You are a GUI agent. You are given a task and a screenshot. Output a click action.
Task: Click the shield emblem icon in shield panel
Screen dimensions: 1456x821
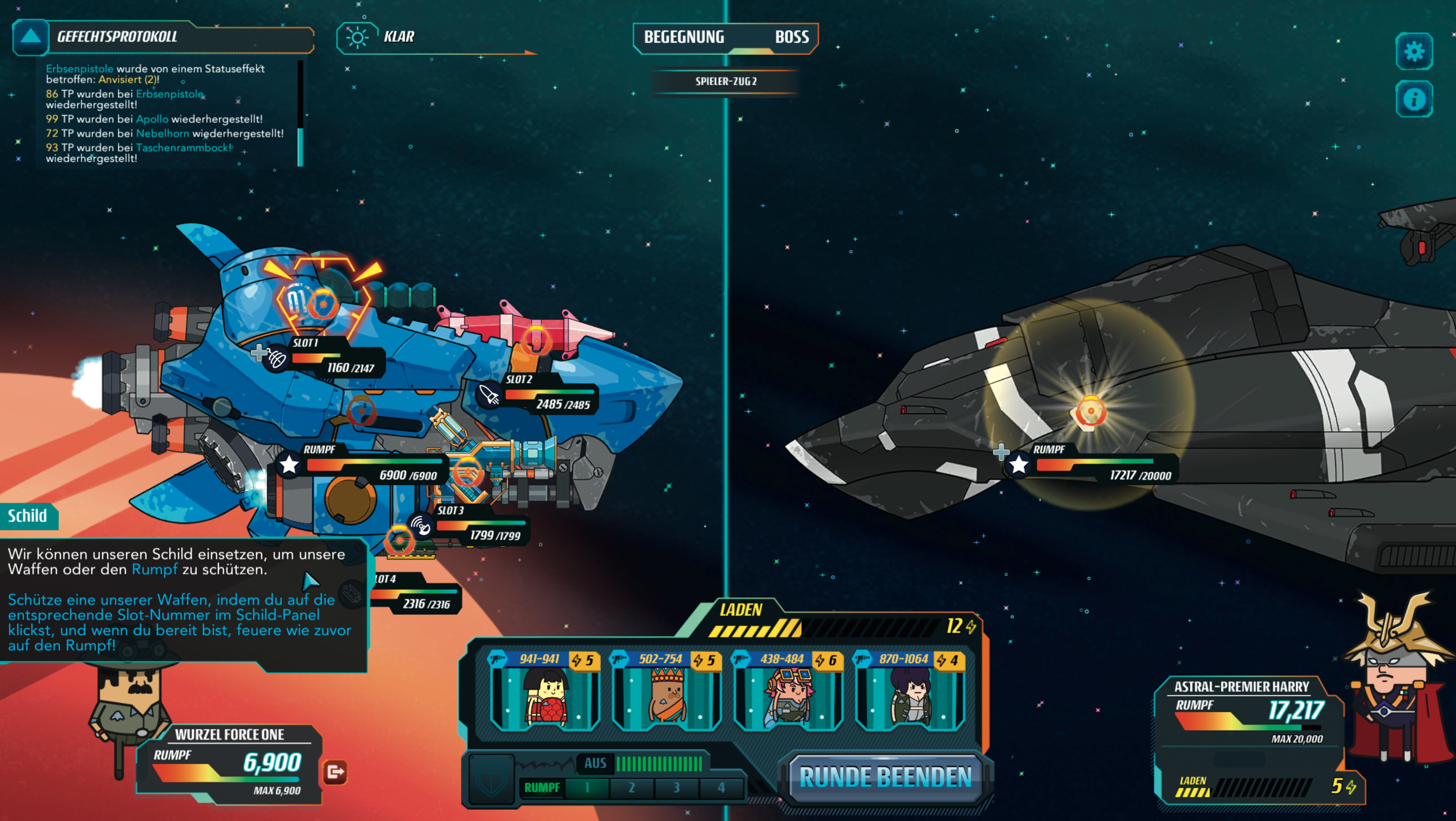pos(491,779)
